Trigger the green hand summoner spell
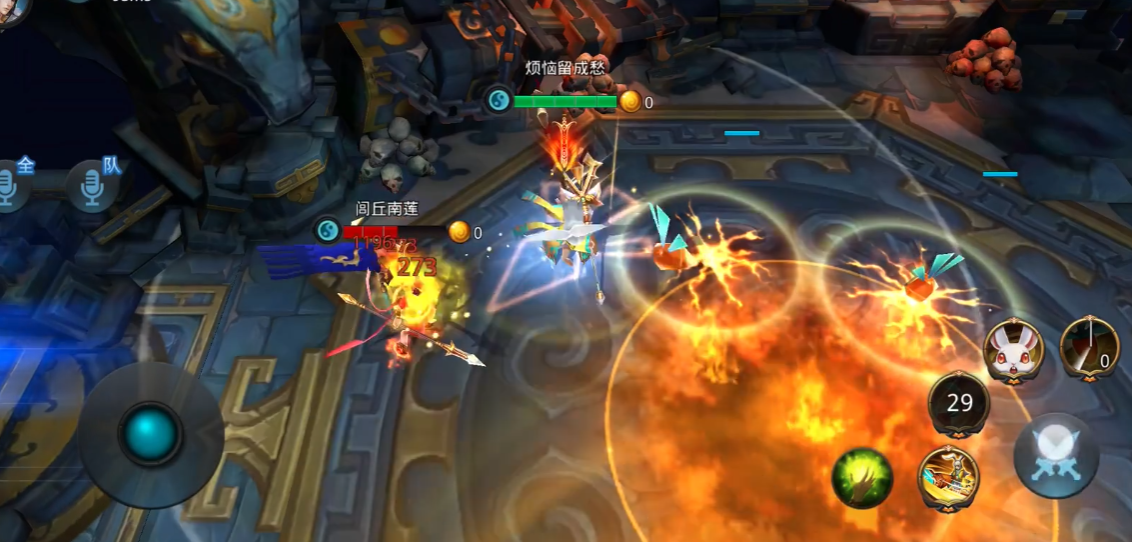1132x542 pixels. tap(862, 478)
